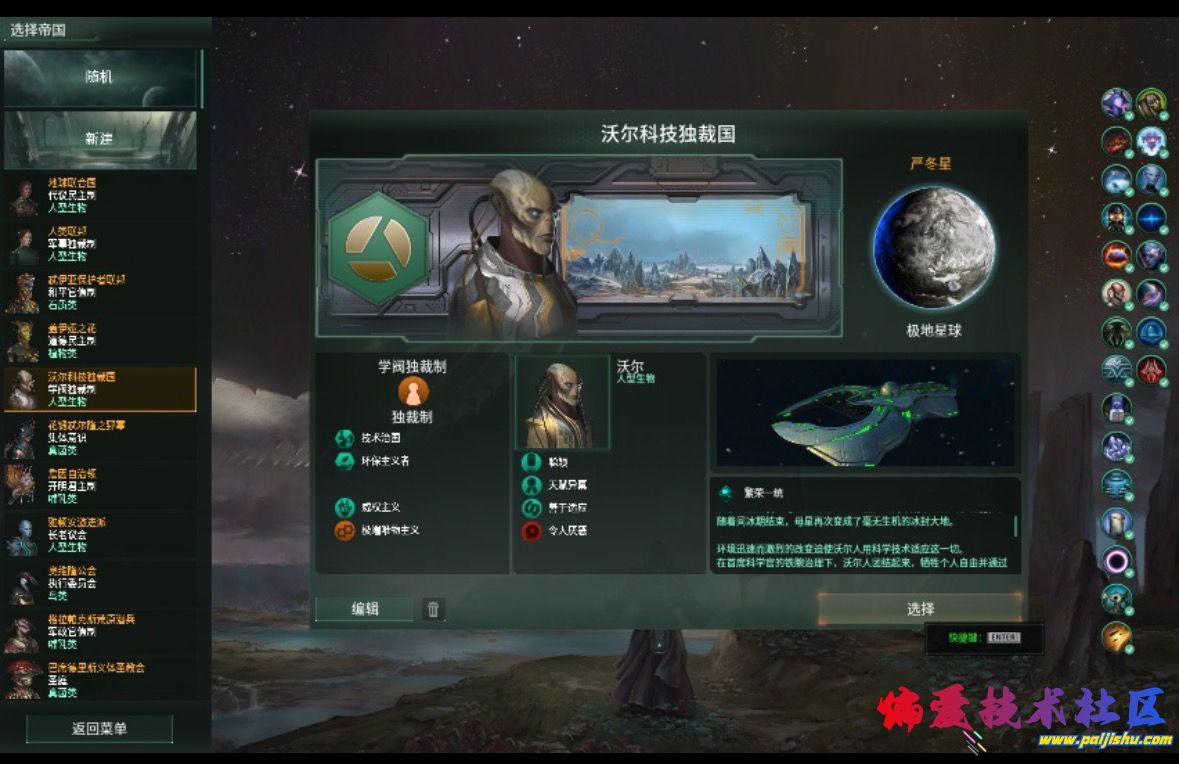This screenshot has height=764, width=1179.
Task: Create a new empire with 新建
Action: pyautogui.click(x=100, y=139)
